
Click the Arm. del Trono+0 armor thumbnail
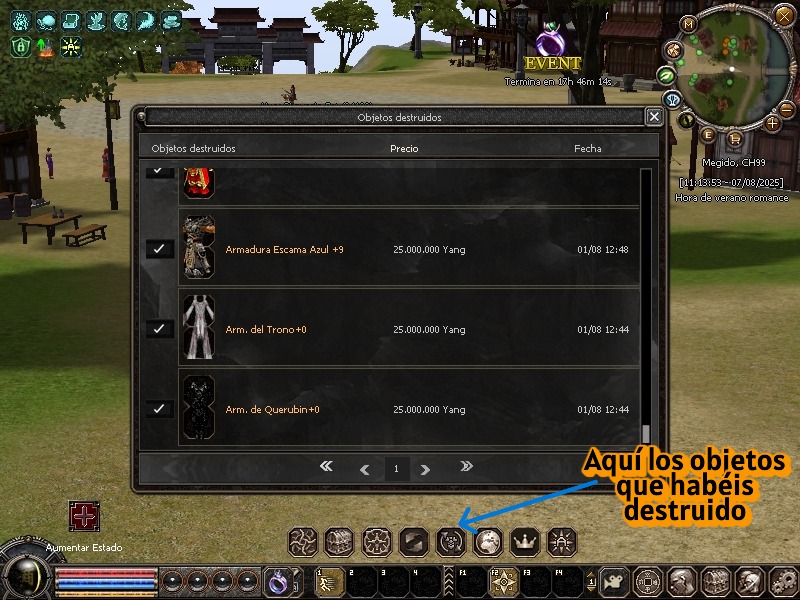click(198, 328)
